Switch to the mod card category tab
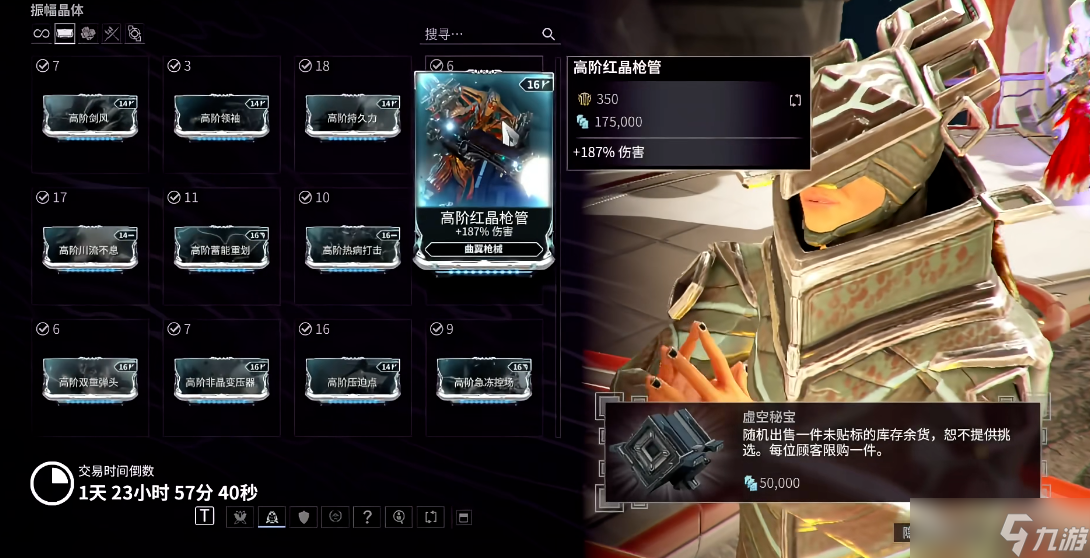The height and width of the screenshot is (558, 1090). (x=65, y=34)
